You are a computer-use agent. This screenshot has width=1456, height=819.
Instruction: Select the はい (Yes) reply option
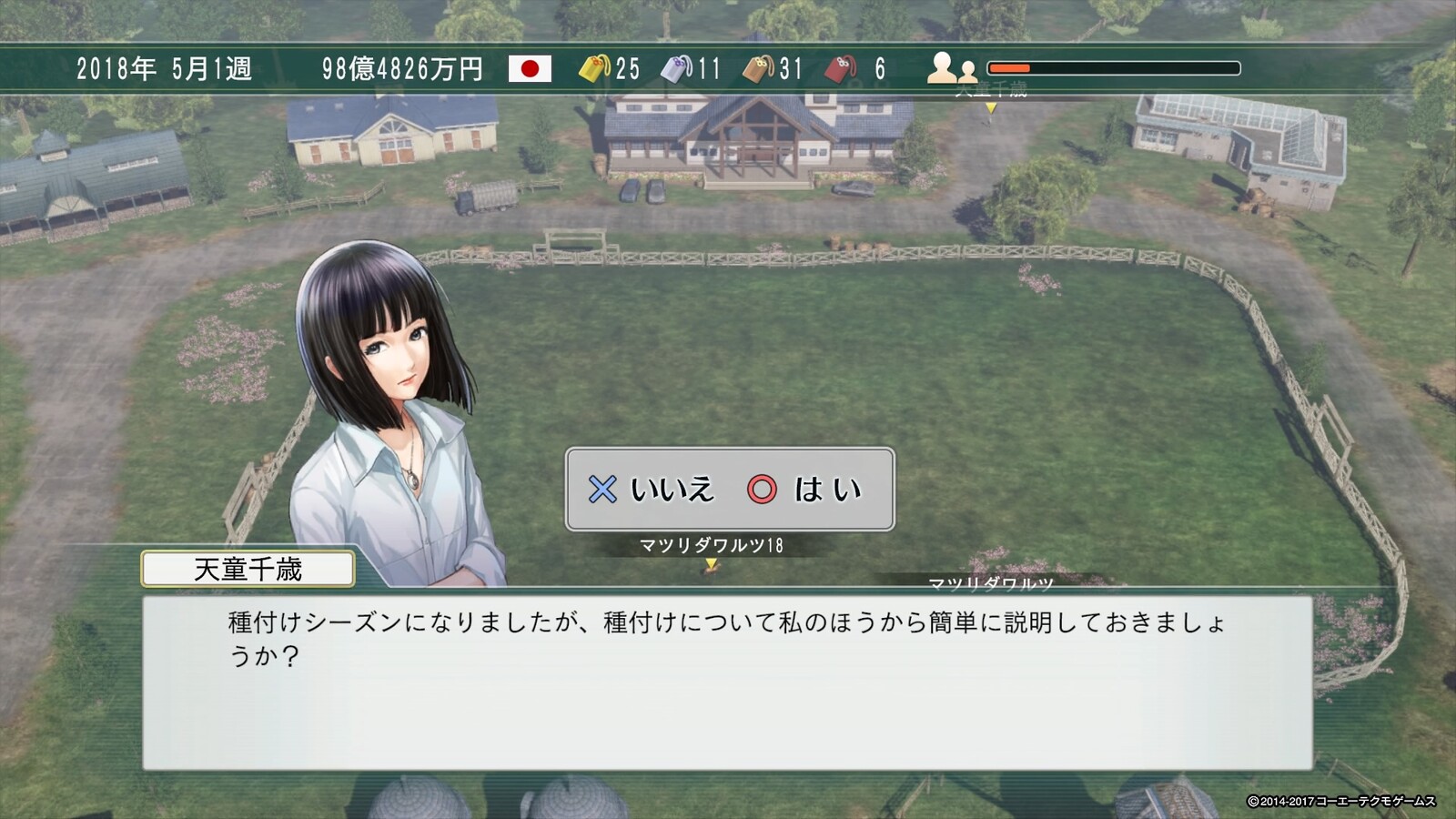(x=806, y=490)
